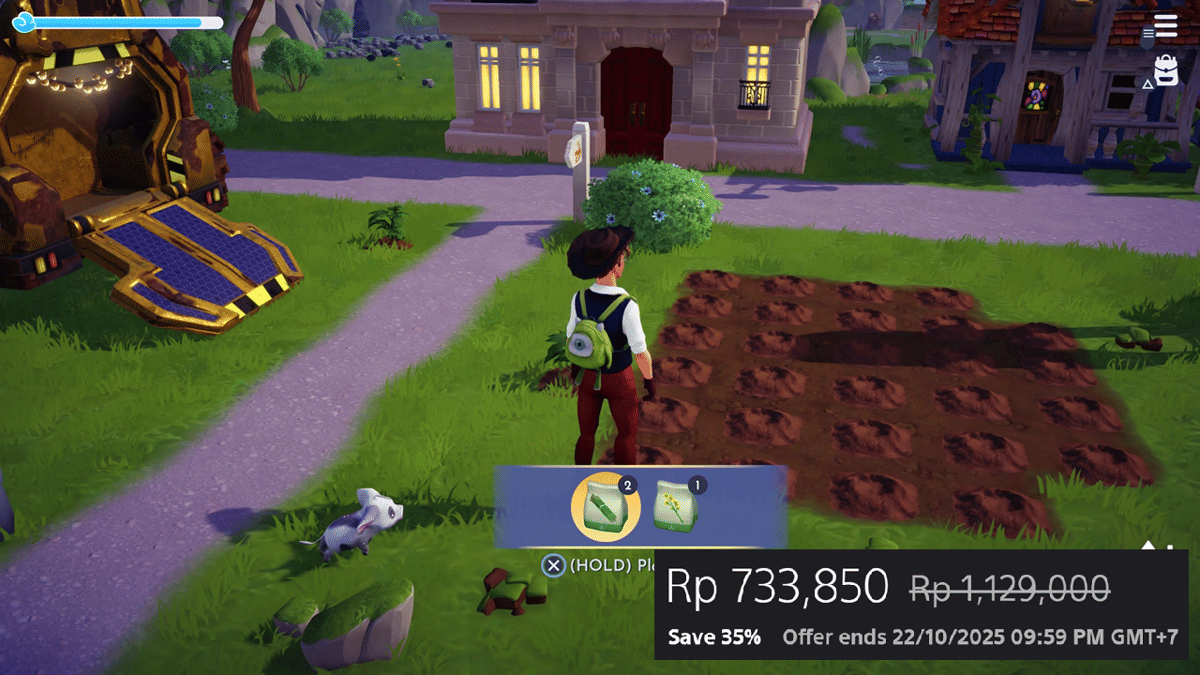Open the backpack inventory icon
The image size is (1200, 675).
pos(1165,72)
